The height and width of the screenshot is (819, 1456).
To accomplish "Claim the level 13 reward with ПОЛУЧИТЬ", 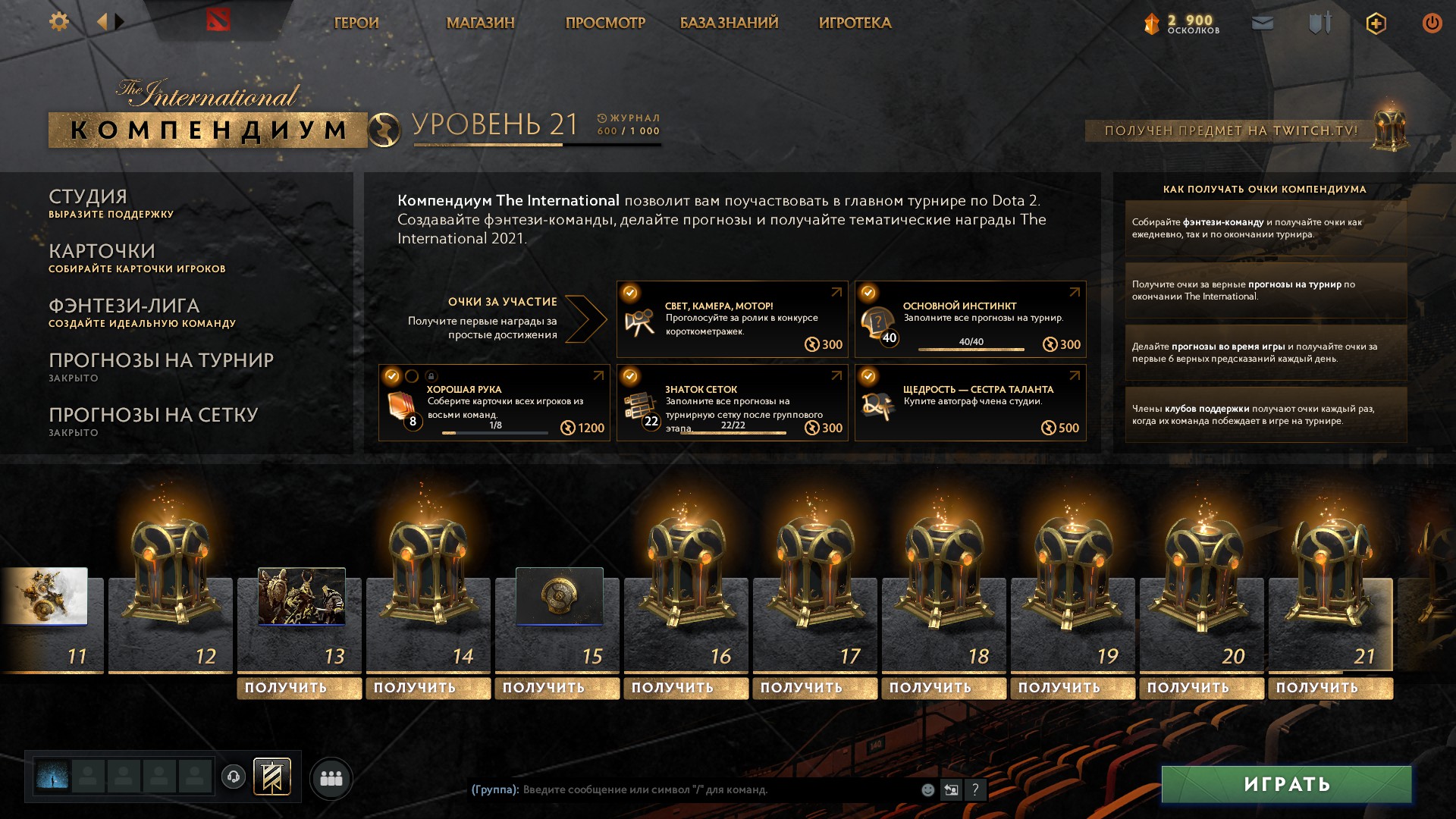I will [299, 688].
